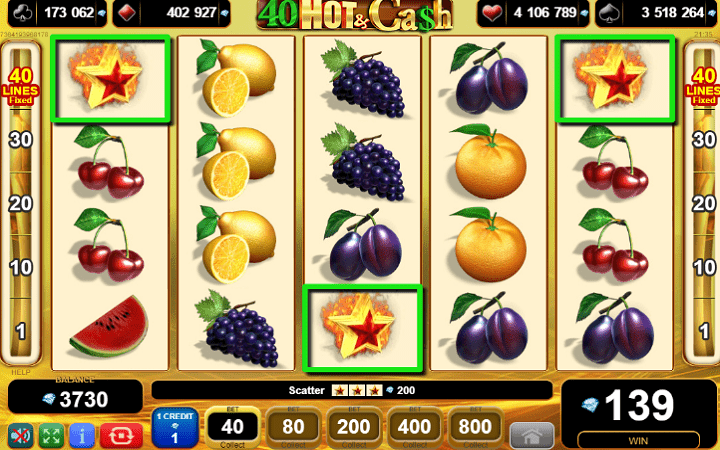The height and width of the screenshot is (450, 720).
Task: Click the grey home button
Action: click(531, 436)
